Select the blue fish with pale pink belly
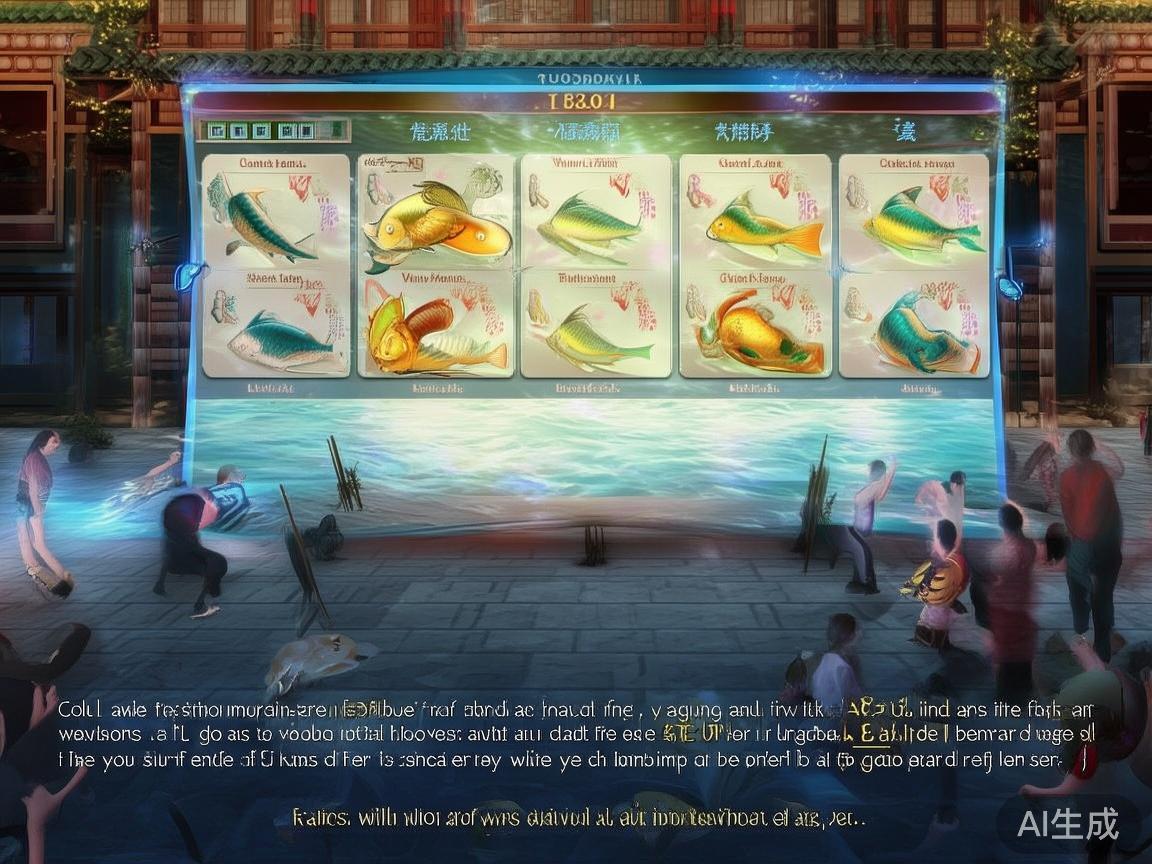Screen dimensions: 1152x864 pyautogui.click(x=280, y=338)
